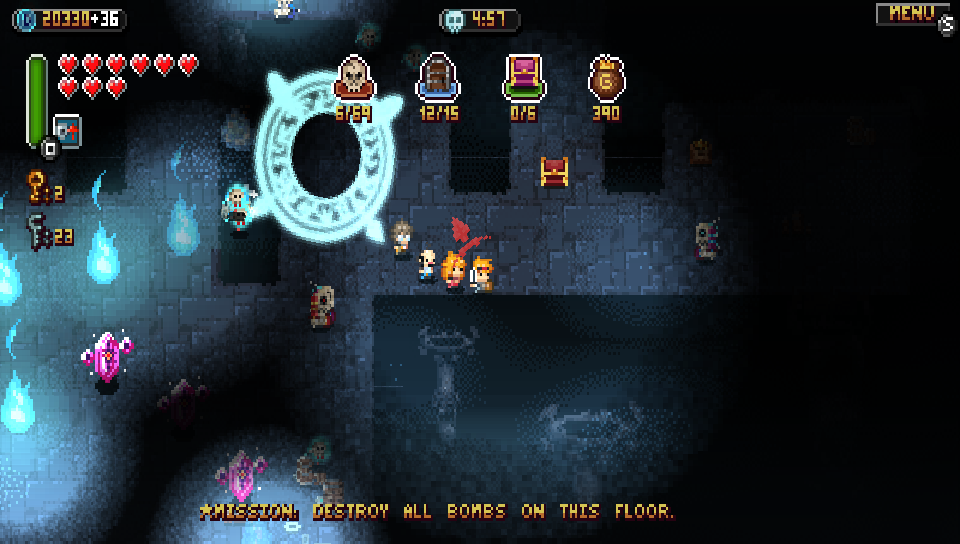Open the MENU button
Screen dimensions: 960x544
[x=912, y=14]
